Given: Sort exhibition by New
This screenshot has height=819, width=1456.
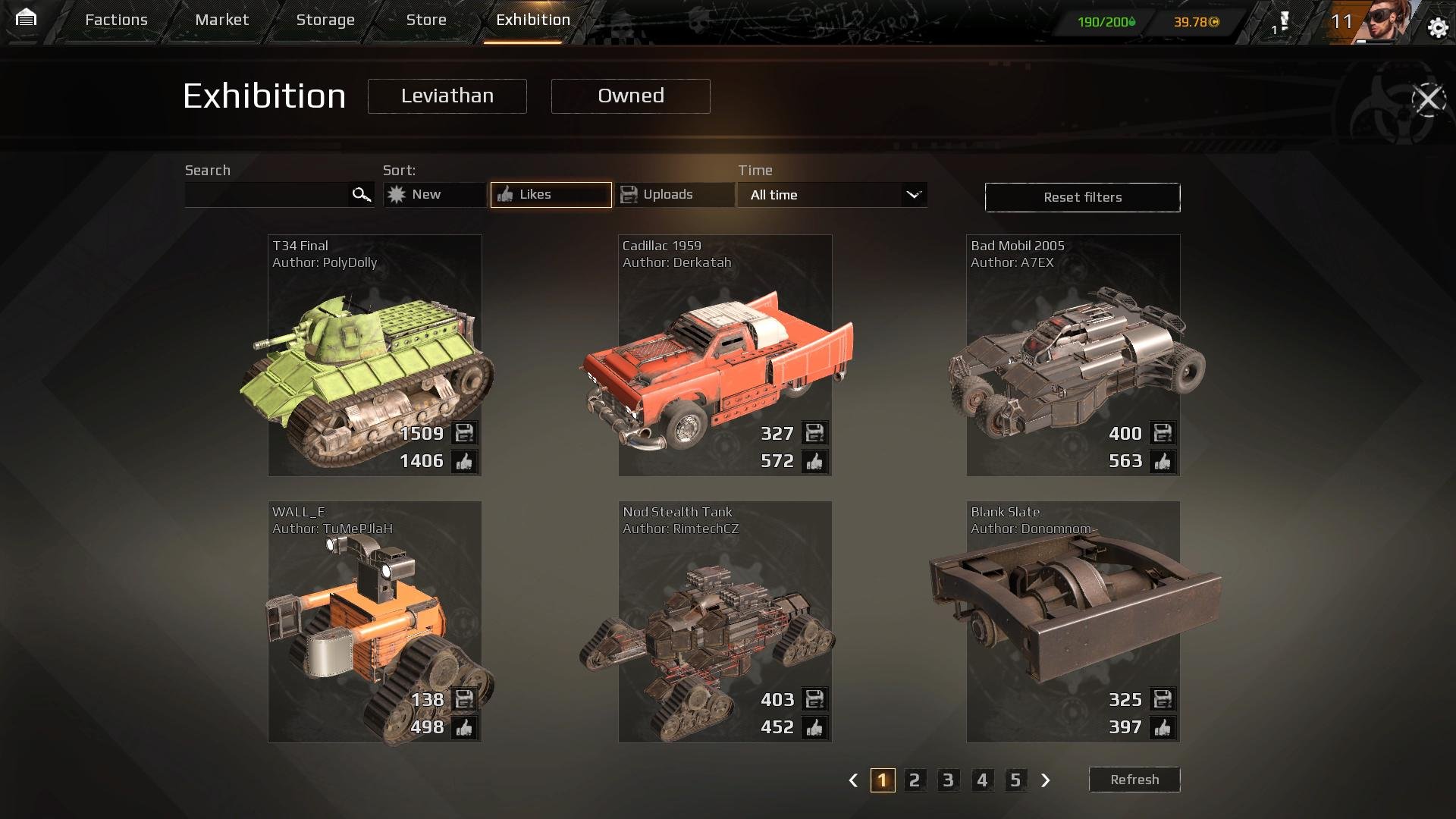Looking at the screenshot, I should tap(435, 195).
